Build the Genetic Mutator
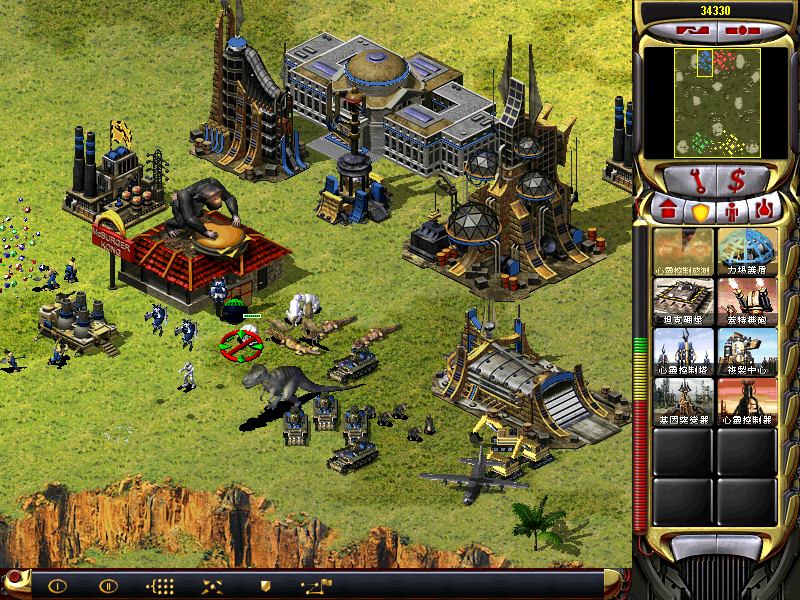800x600 pixels. click(x=683, y=398)
